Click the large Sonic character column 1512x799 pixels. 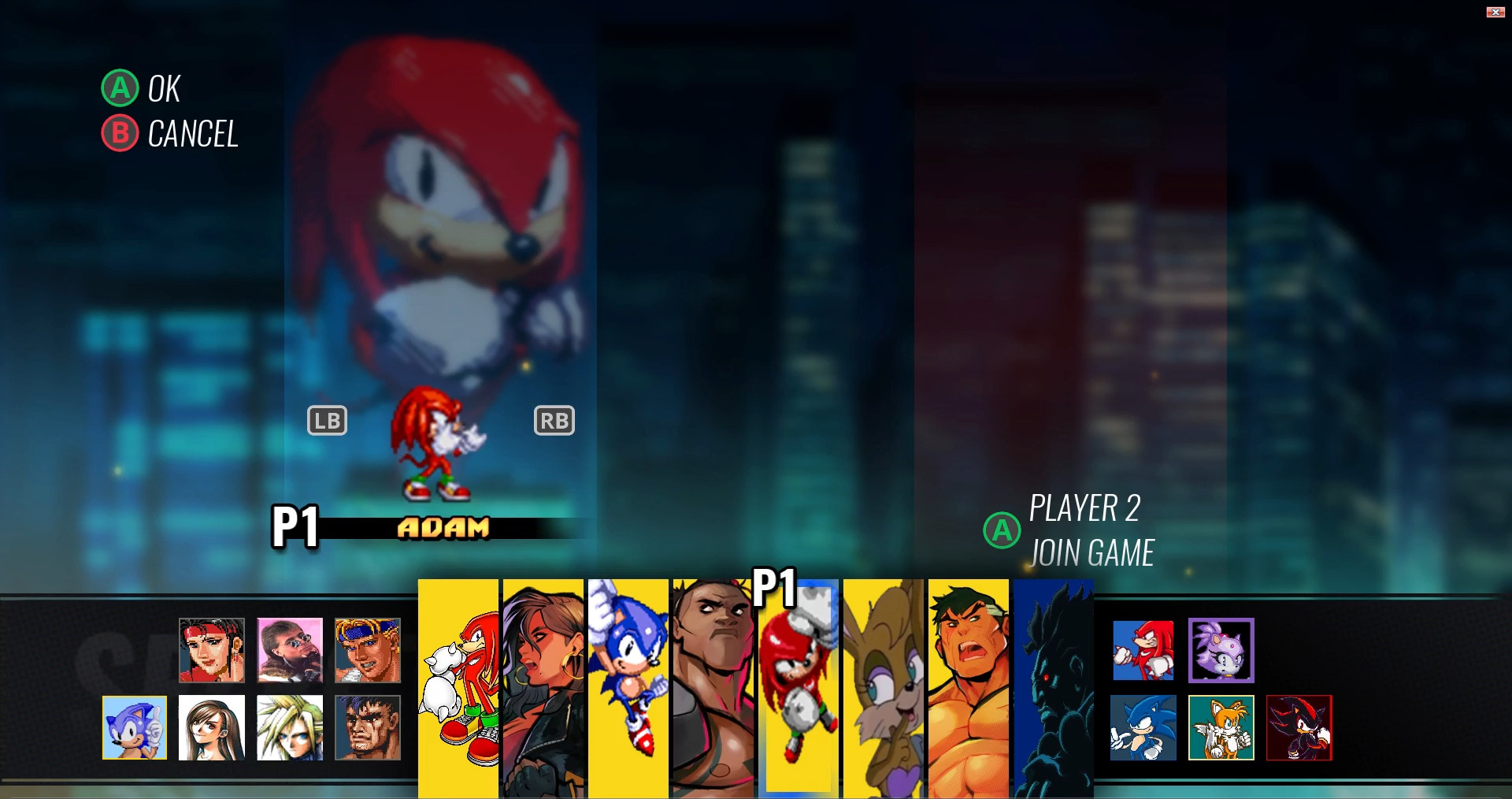[x=628, y=687]
